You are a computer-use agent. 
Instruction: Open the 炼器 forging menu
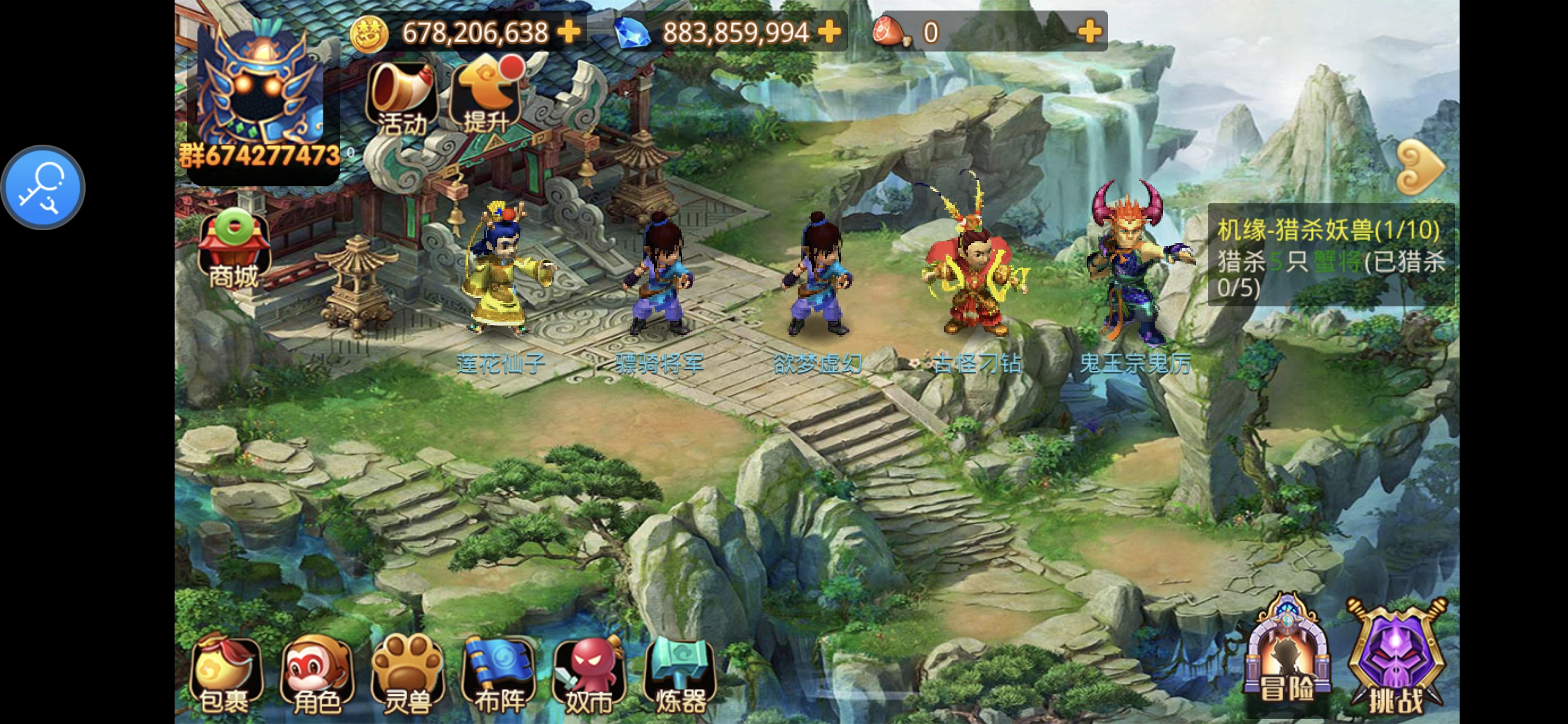[679, 676]
